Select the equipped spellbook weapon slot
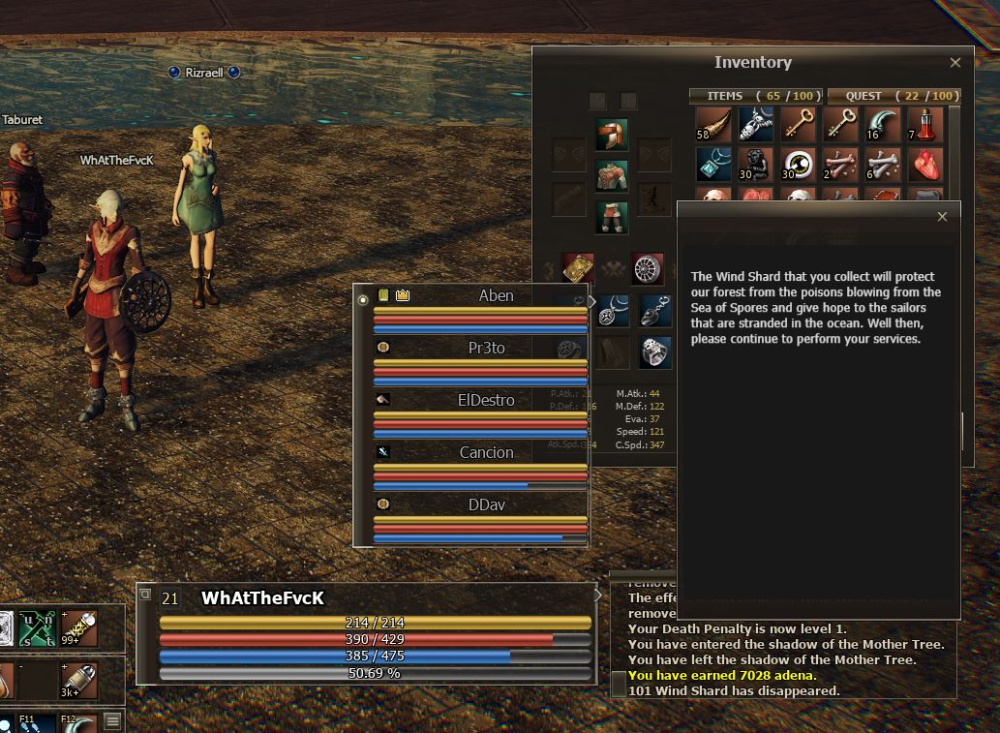This screenshot has height=733, width=1000. [x=578, y=269]
